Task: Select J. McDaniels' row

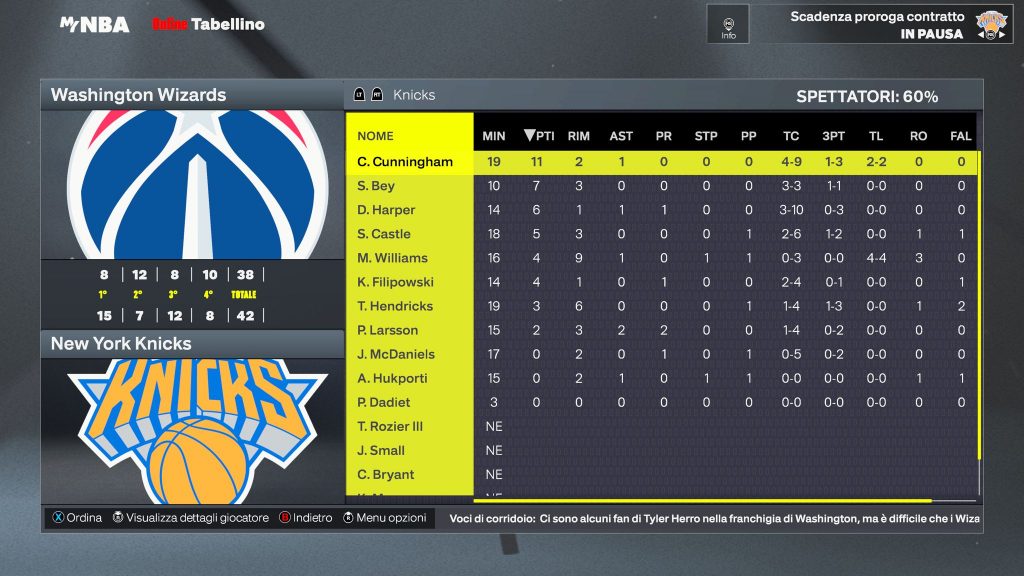Action: point(397,354)
